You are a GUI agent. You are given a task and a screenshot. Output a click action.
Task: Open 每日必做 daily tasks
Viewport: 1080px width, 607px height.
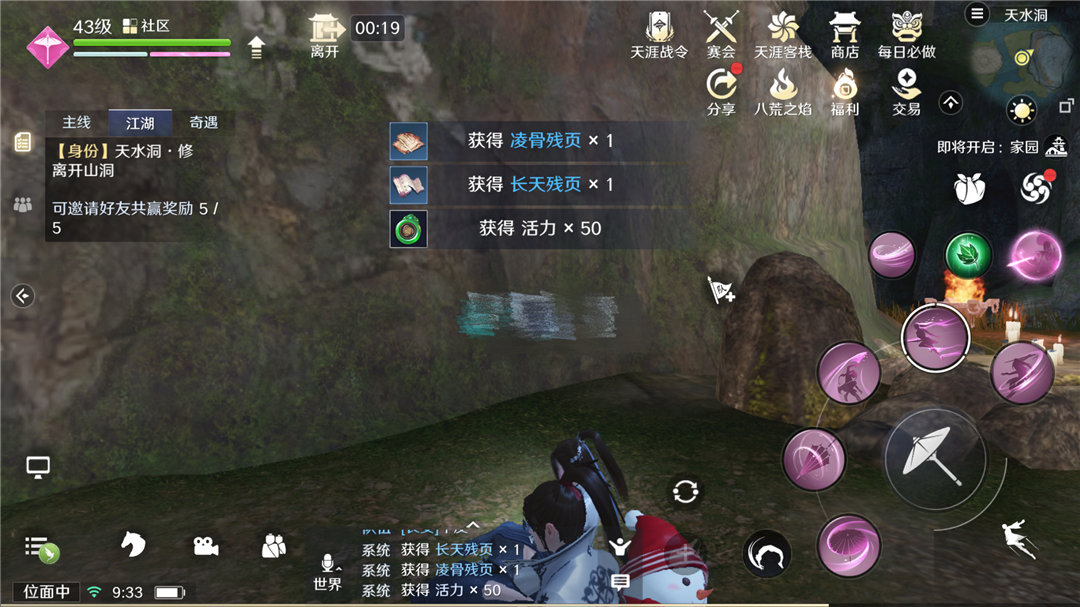point(907,34)
